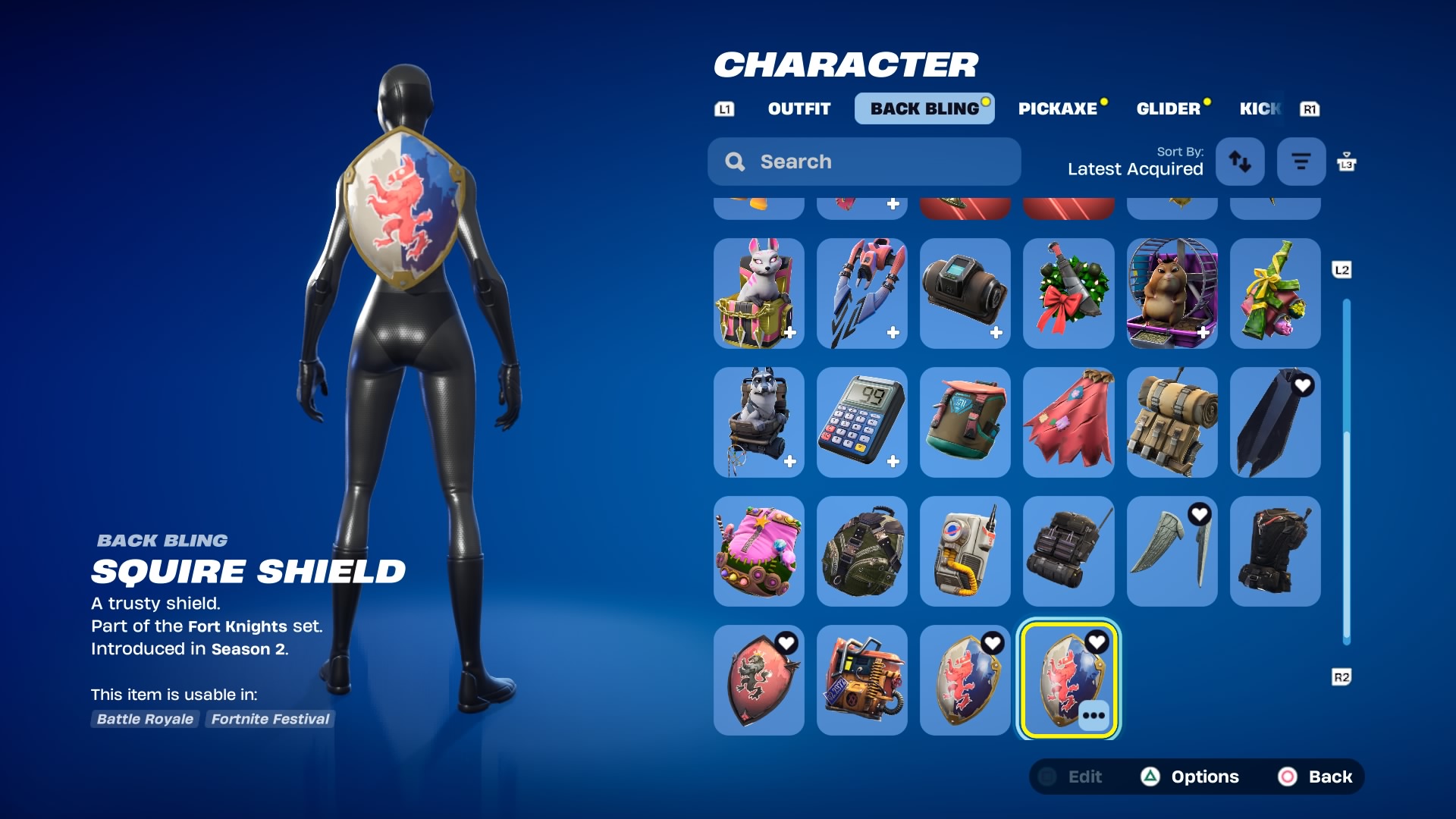Viewport: 1456px width, 819px height.
Task: Choose the calculator back bling
Action: [x=861, y=422]
